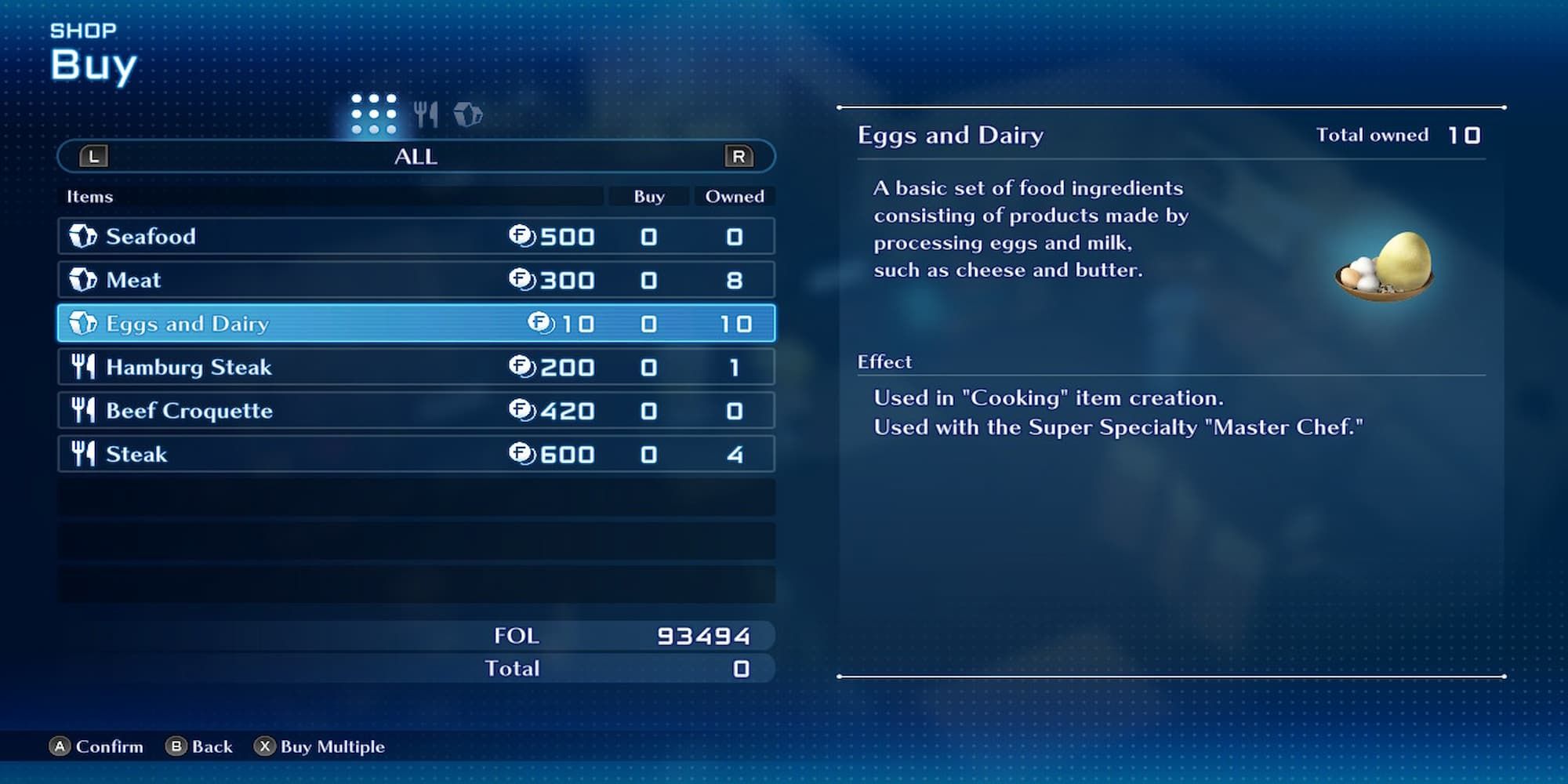Click the L shoulder button to change category
The image size is (1568, 784).
(x=93, y=156)
